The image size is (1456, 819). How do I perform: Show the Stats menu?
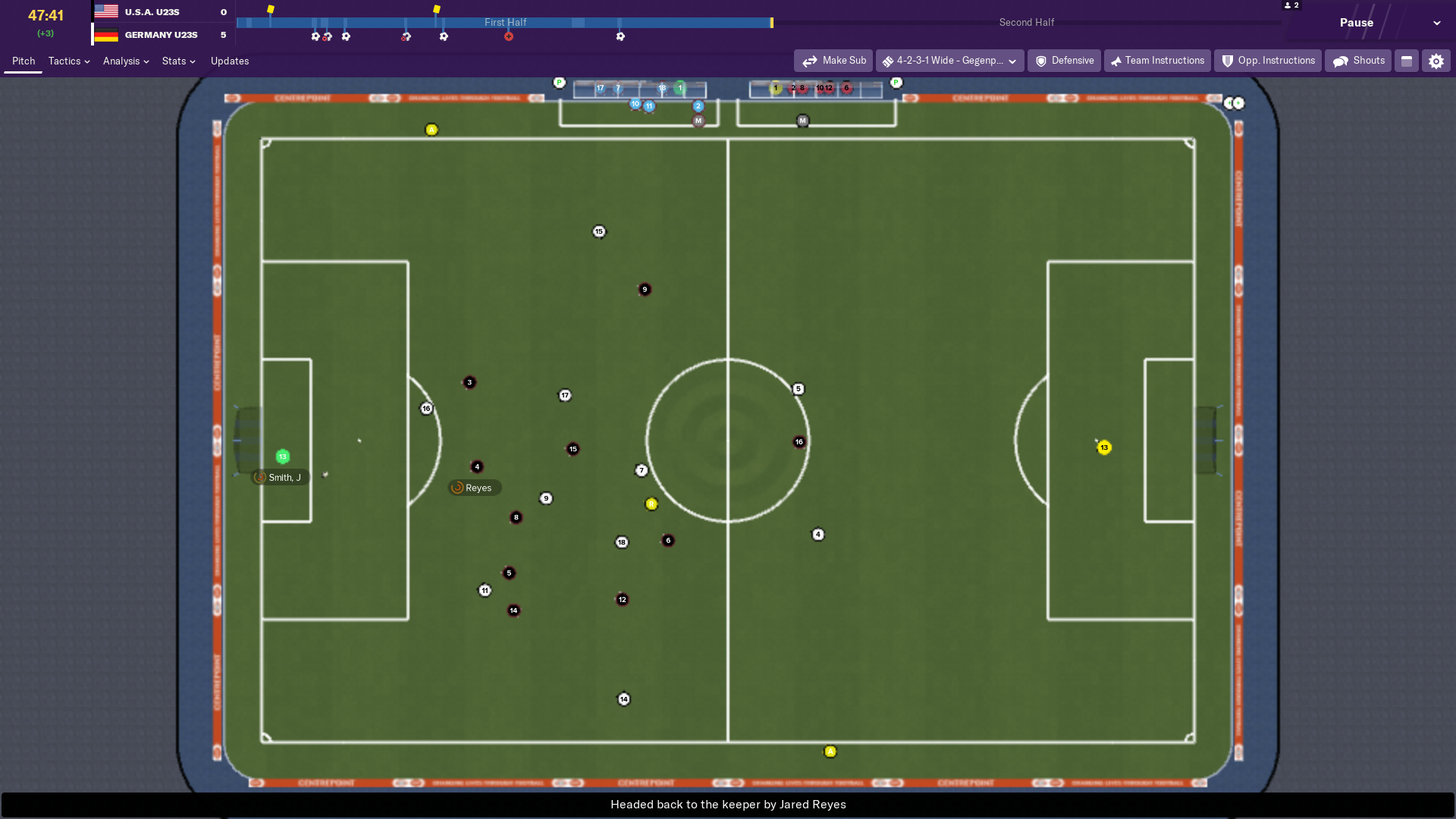pyautogui.click(x=178, y=61)
